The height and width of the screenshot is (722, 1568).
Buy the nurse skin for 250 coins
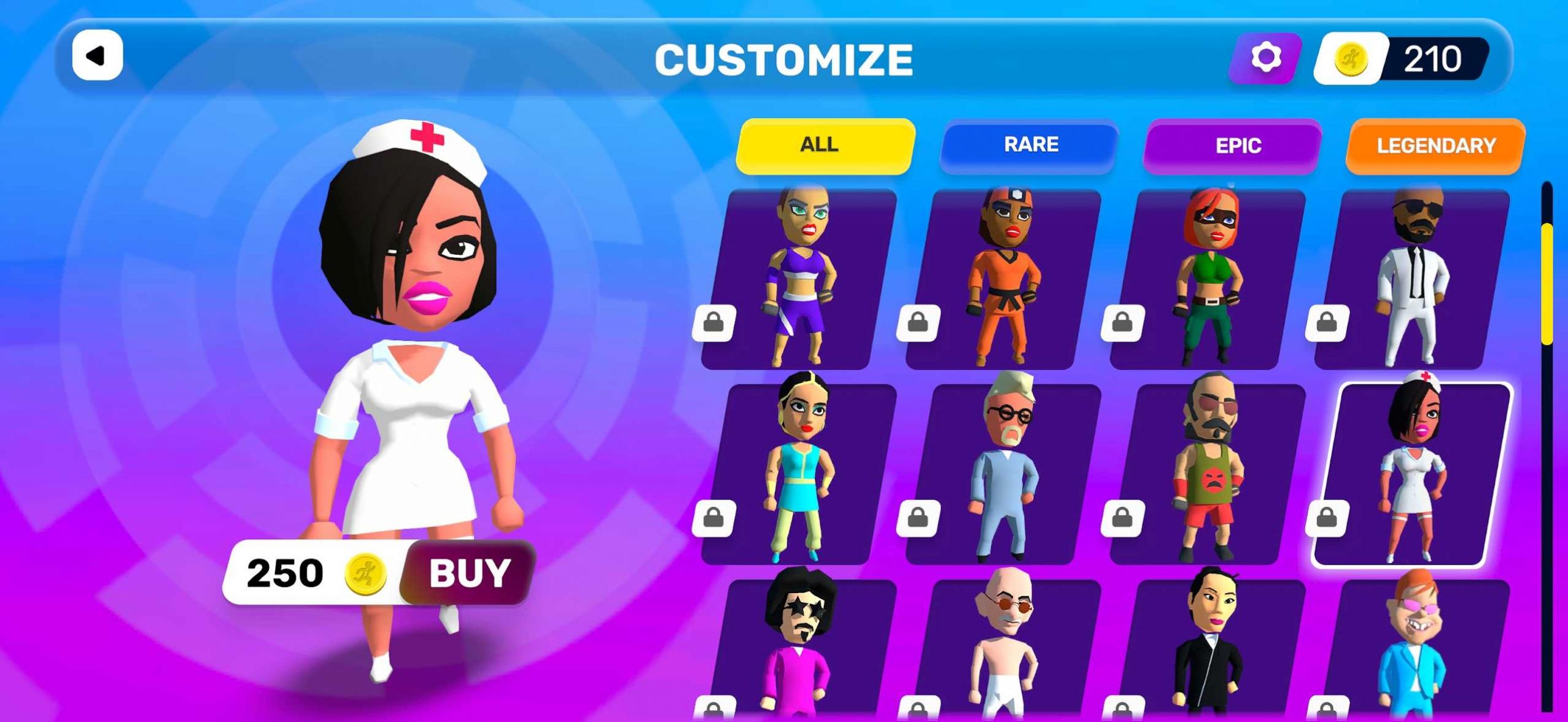(x=468, y=573)
